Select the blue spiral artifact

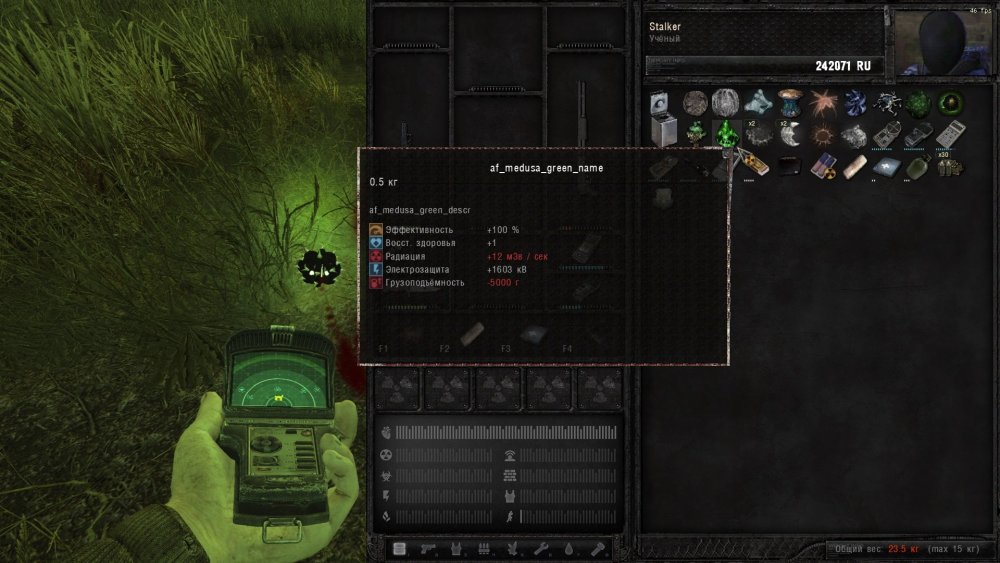point(853,103)
